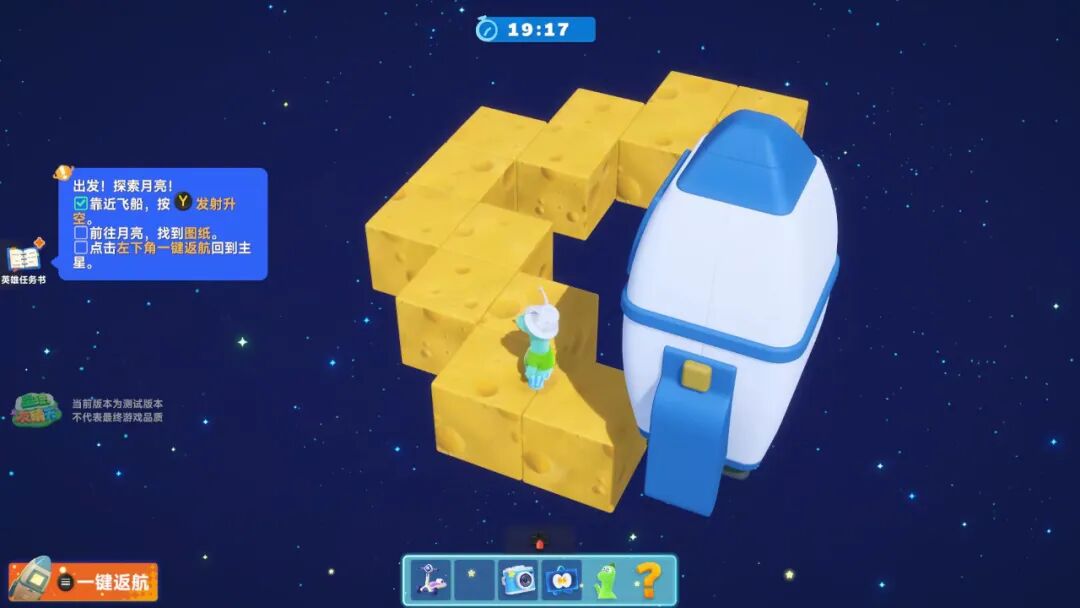Open the 英雄任务书 quest book
The height and width of the screenshot is (608, 1080).
coord(23,261)
